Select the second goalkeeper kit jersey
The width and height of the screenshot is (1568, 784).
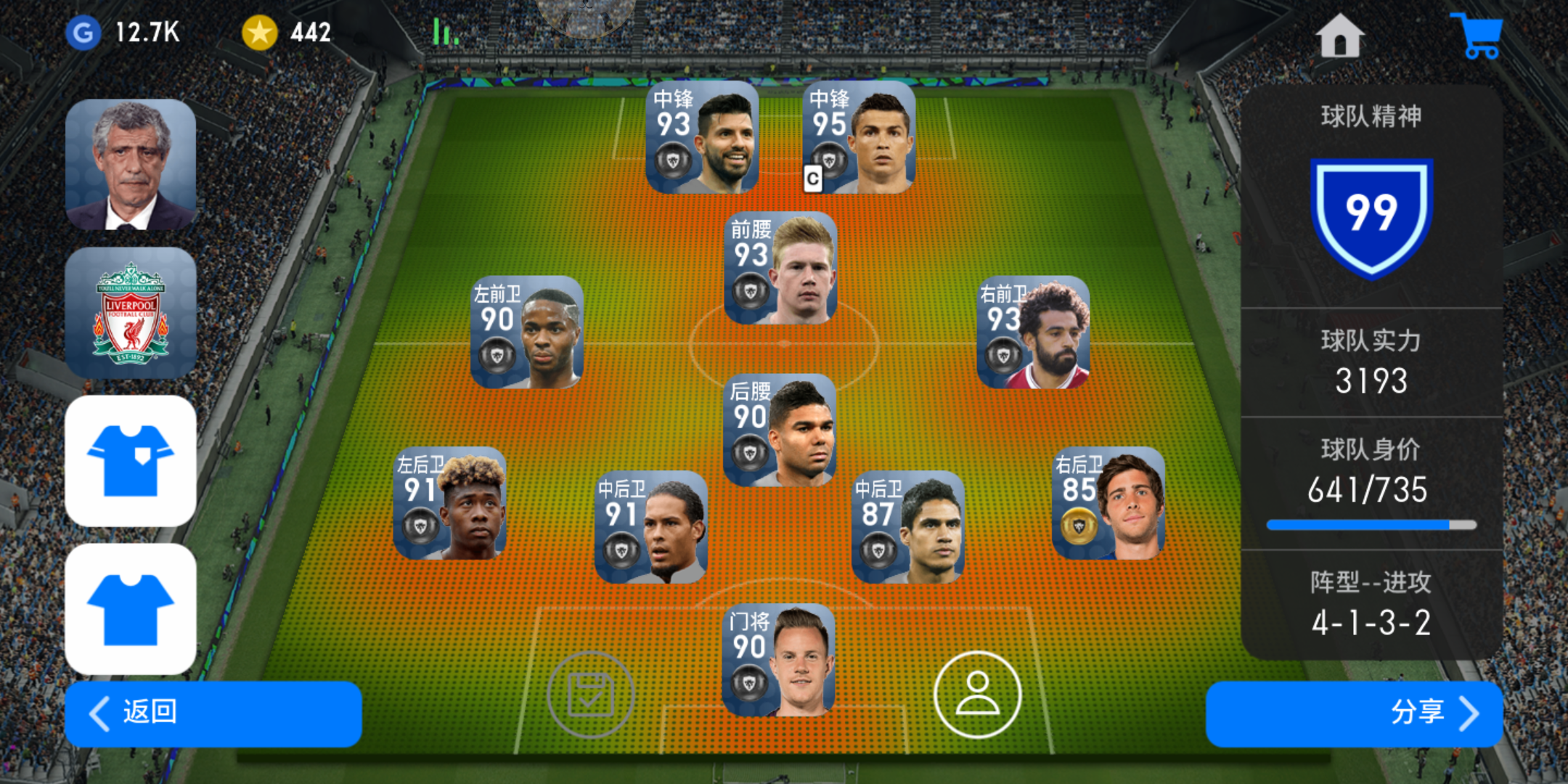[x=131, y=610]
